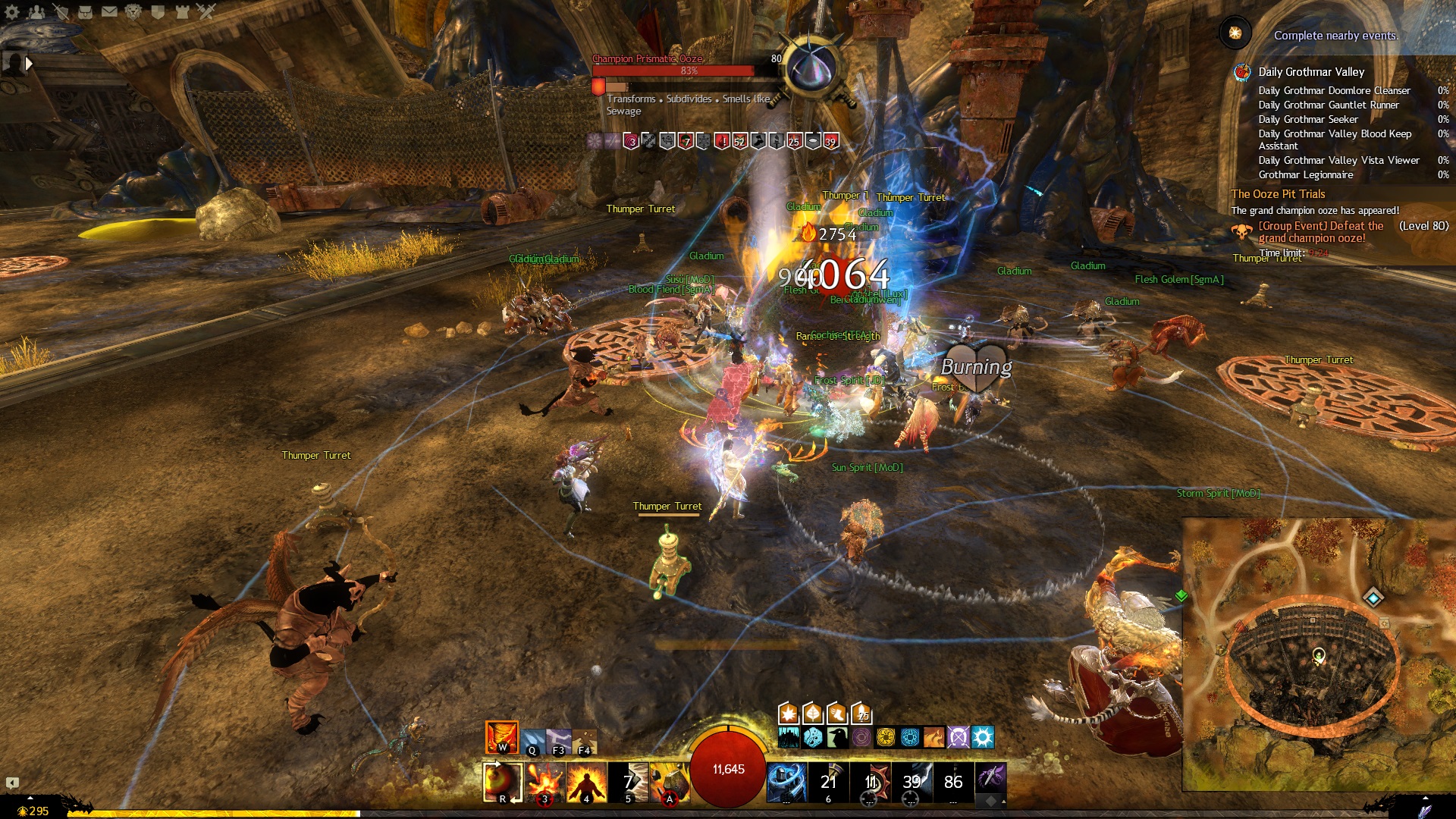The width and height of the screenshot is (1456, 819).
Task: Use the weapon skill with the burning figure
Action: pyautogui.click(x=586, y=782)
